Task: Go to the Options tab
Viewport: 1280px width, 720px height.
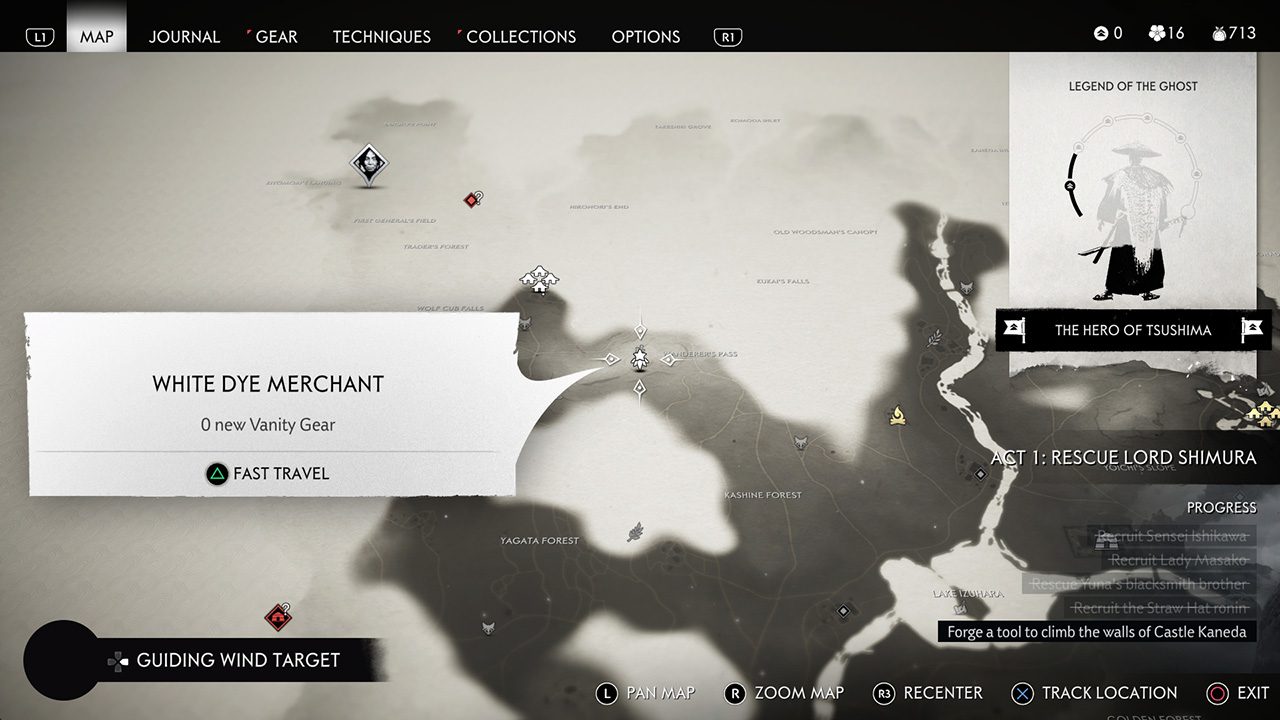Action: coord(645,37)
